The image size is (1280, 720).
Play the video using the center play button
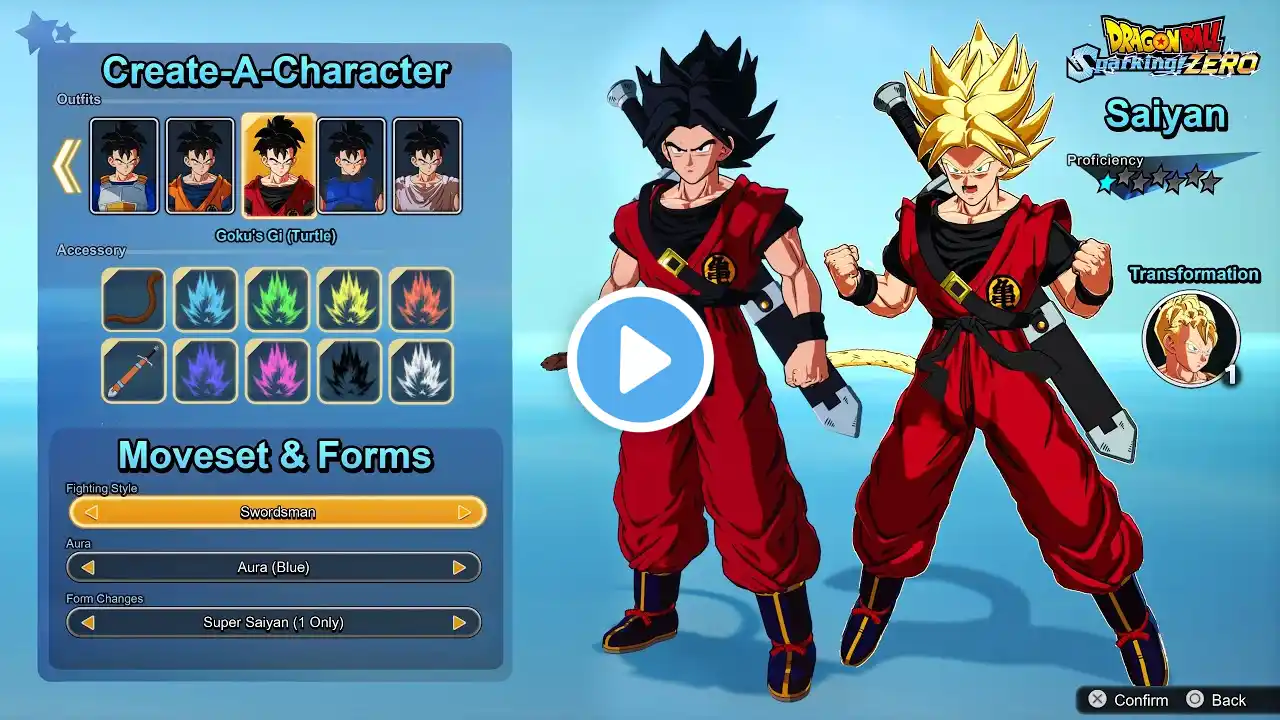tap(640, 360)
